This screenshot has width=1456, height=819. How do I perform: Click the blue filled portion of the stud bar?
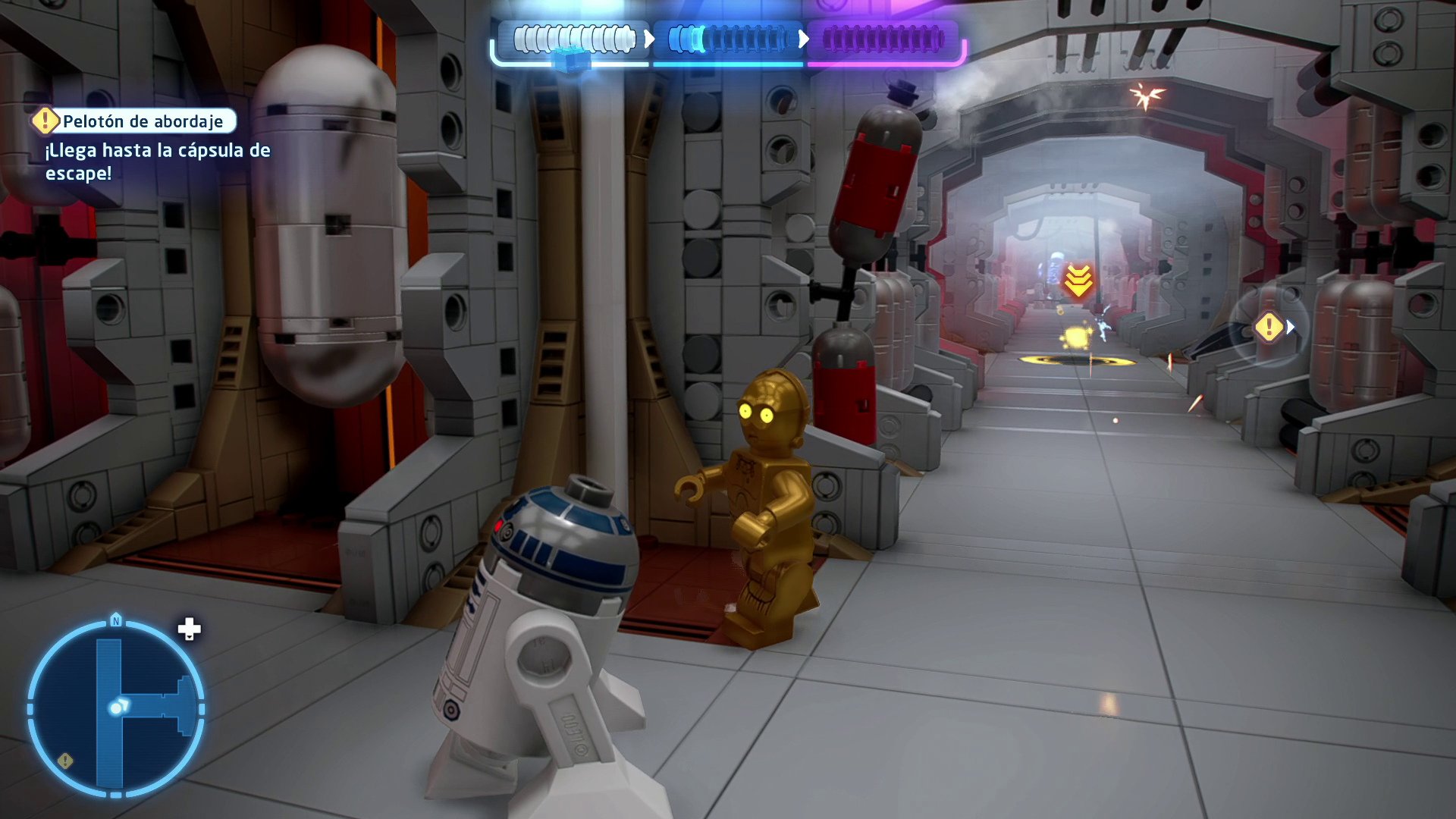686,36
